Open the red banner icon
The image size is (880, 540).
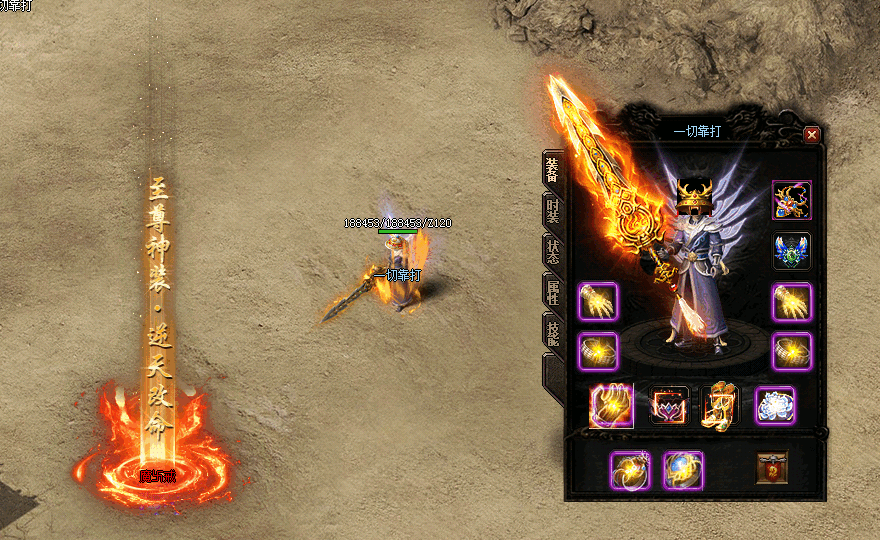click(771, 468)
